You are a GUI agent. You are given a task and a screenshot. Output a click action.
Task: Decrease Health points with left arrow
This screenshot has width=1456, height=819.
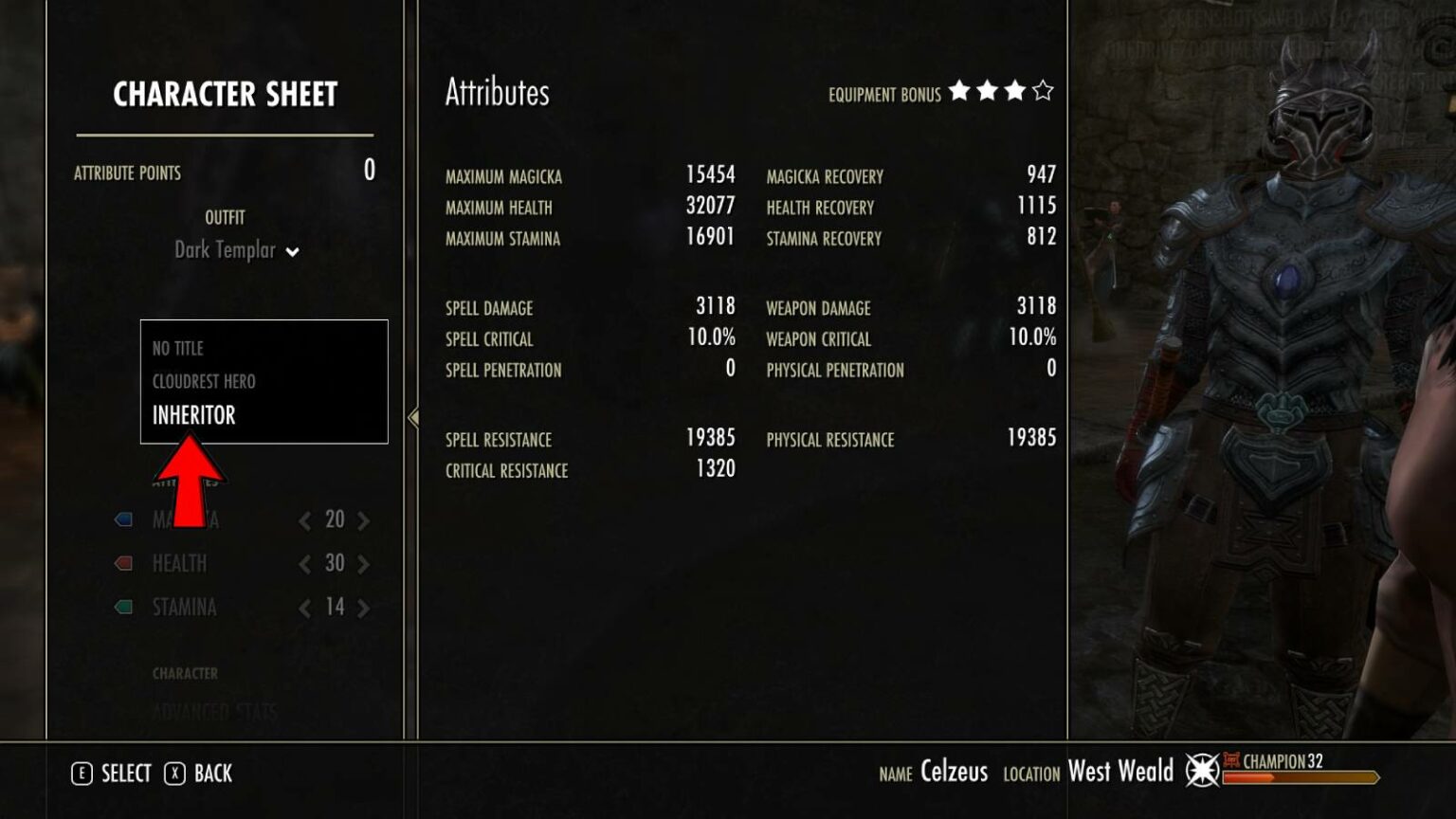304,563
